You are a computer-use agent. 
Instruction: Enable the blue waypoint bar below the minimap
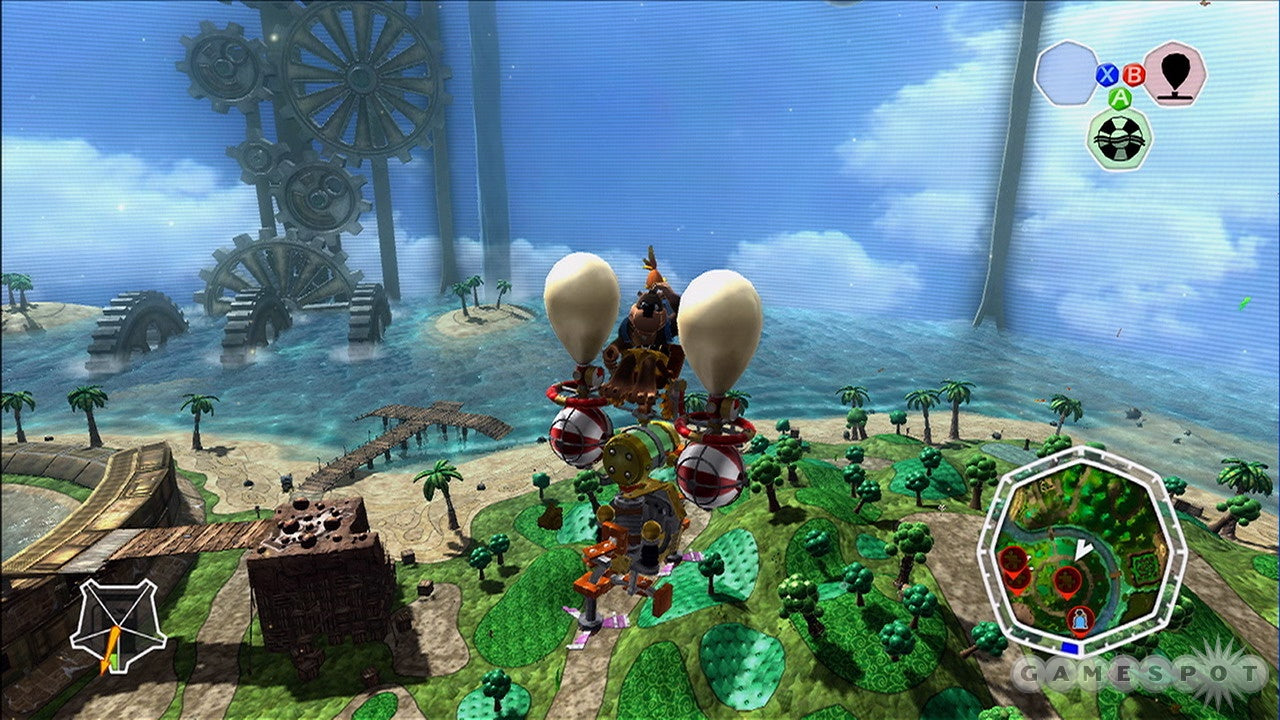(x=1070, y=647)
